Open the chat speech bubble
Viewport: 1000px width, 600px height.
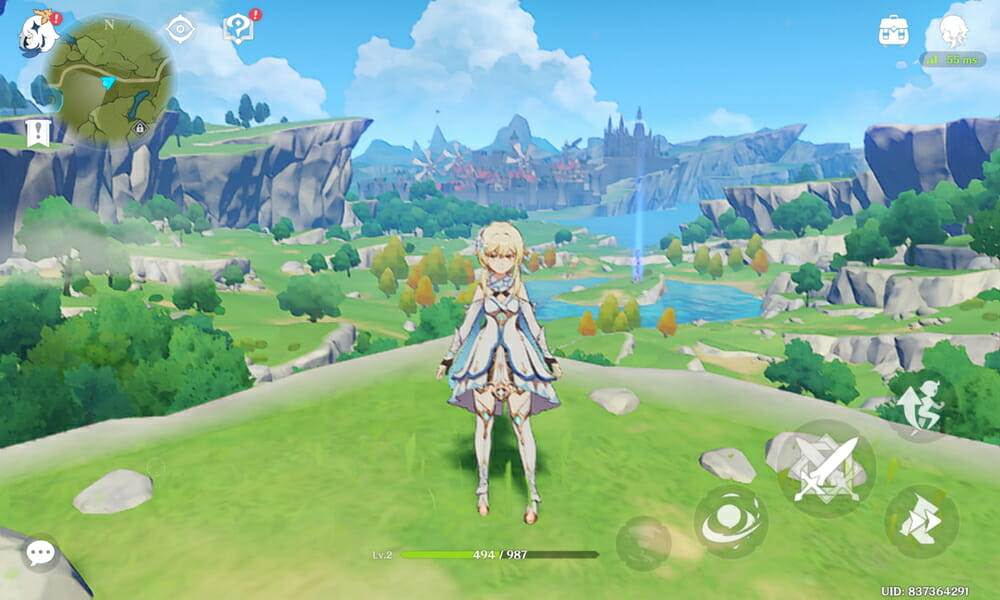[41, 552]
